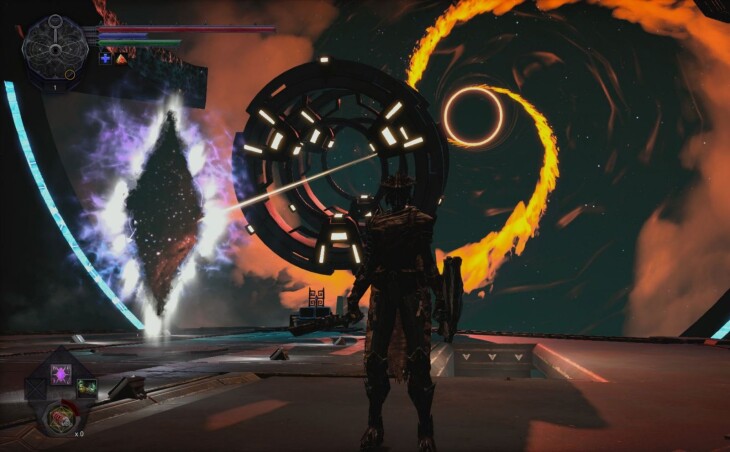The height and width of the screenshot is (452, 730).
Task: Select the blue cross status icon
Action: [105, 59]
